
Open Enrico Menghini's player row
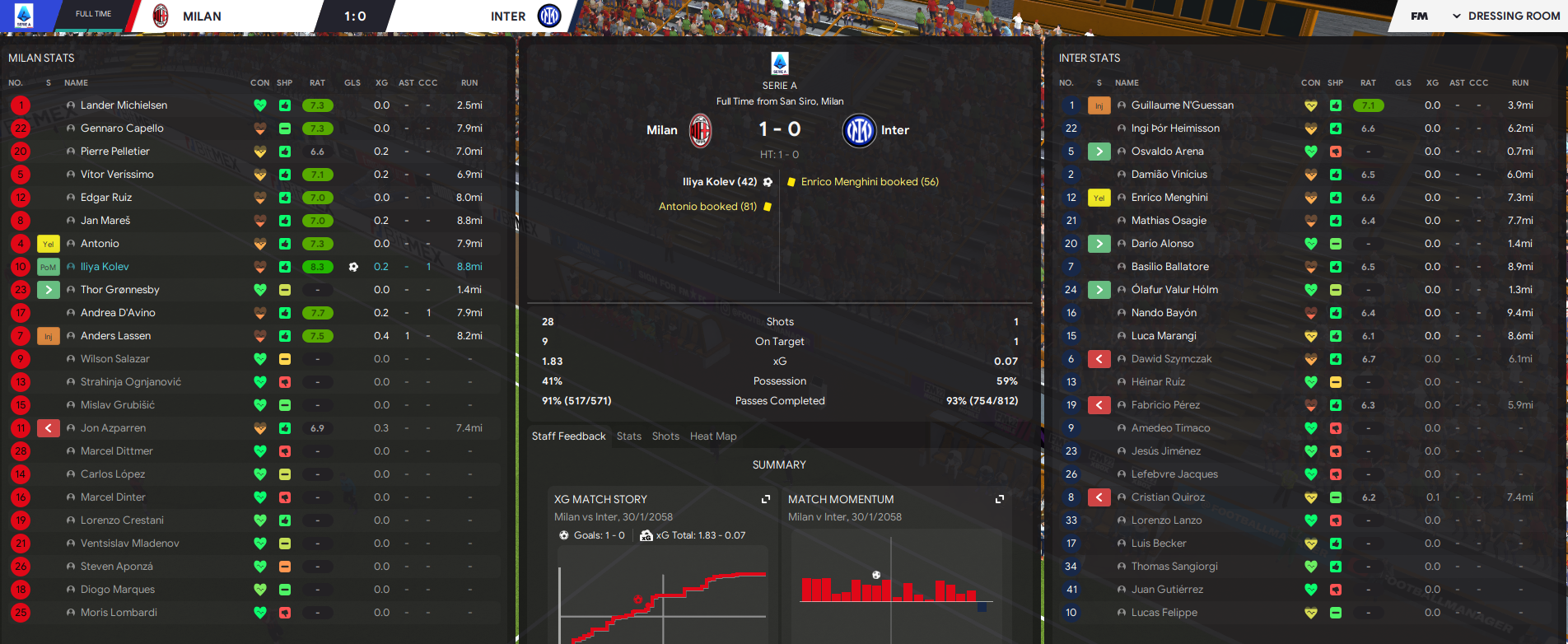click(x=1169, y=198)
